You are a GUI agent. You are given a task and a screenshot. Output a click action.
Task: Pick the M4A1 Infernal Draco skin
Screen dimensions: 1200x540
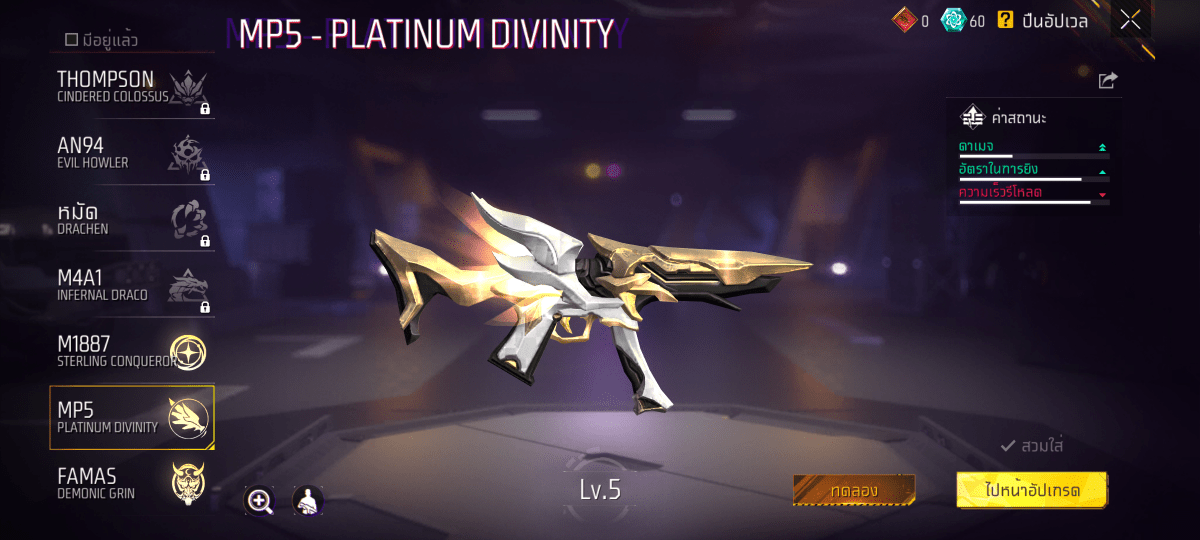coord(132,284)
